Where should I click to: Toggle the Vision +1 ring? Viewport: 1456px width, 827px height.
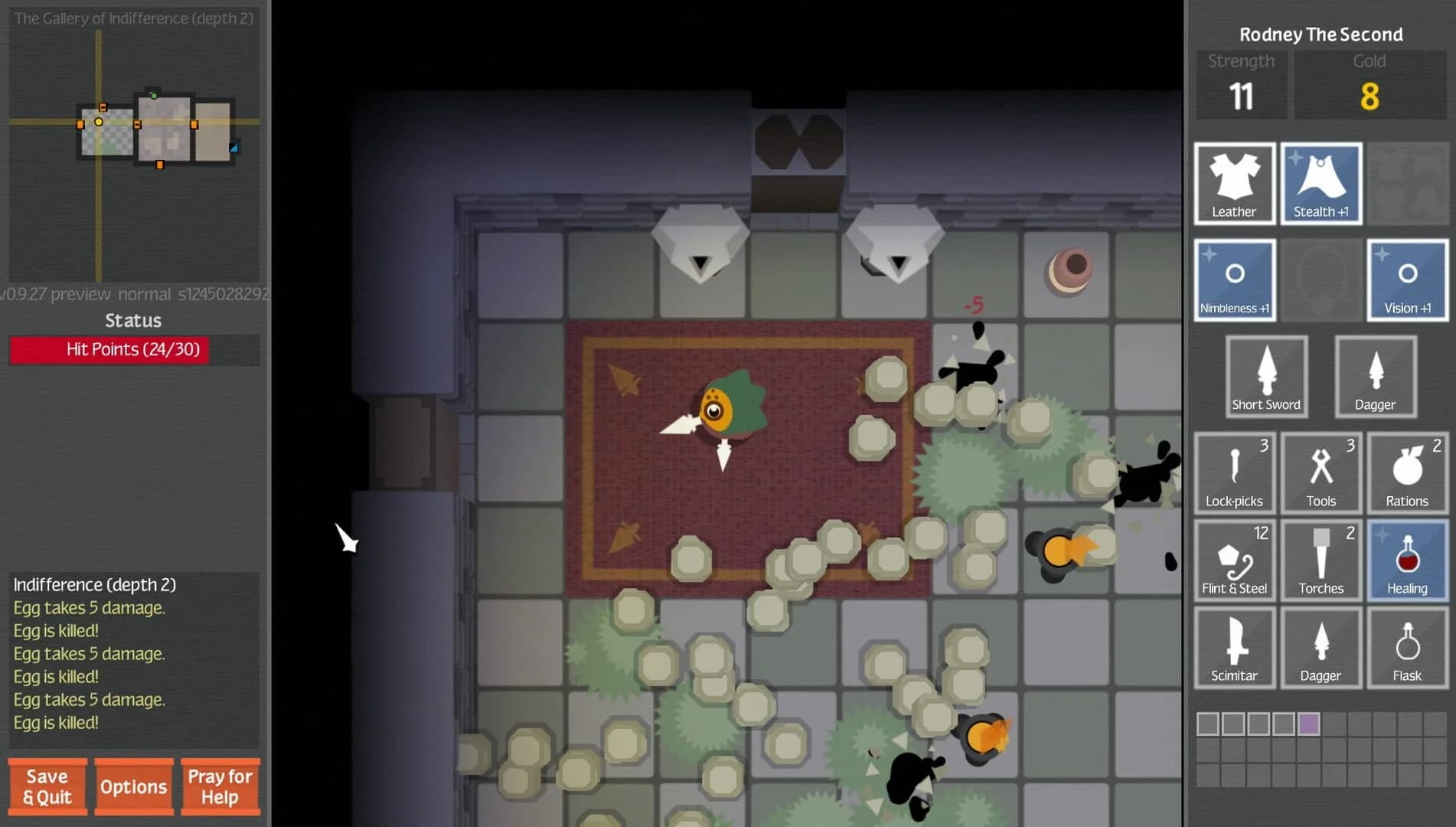pyautogui.click(x=1407, y=280)
